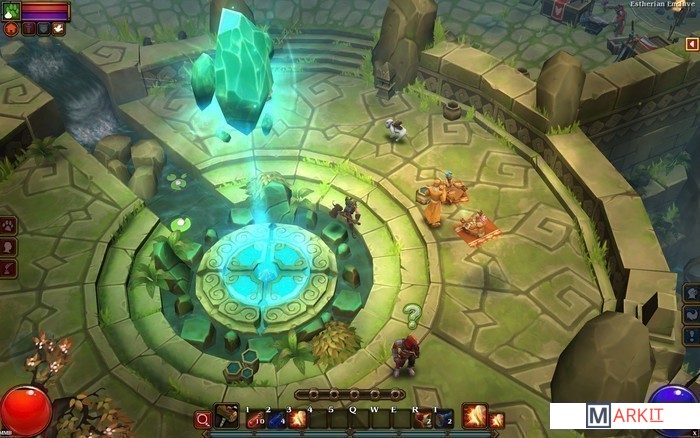Click the MARKIT watermark logo
This screenshot has width=700, height=438.
point(624,417)
